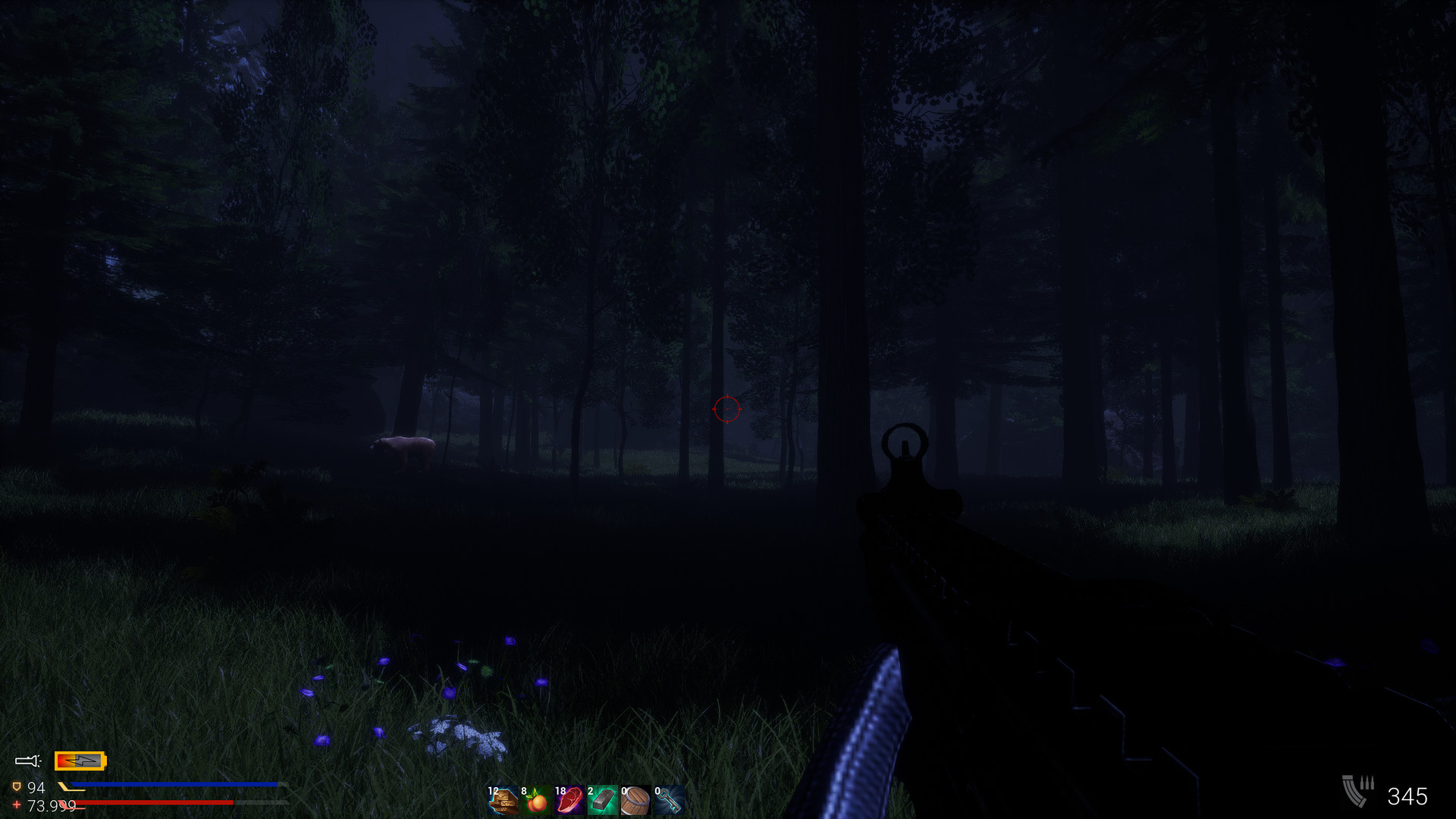Toggle the flashlight icon on
1456x819 pixels.
pos(27,760)
